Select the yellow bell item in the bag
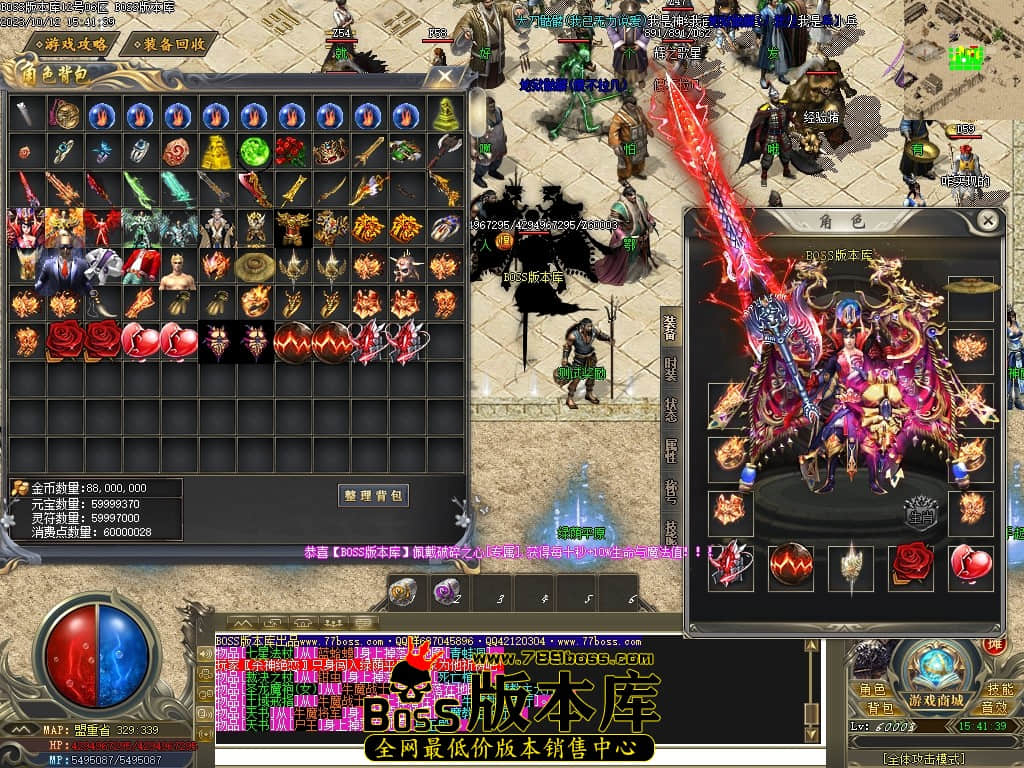The width and height of the screenshot is (1024, 768). [446, 115]
